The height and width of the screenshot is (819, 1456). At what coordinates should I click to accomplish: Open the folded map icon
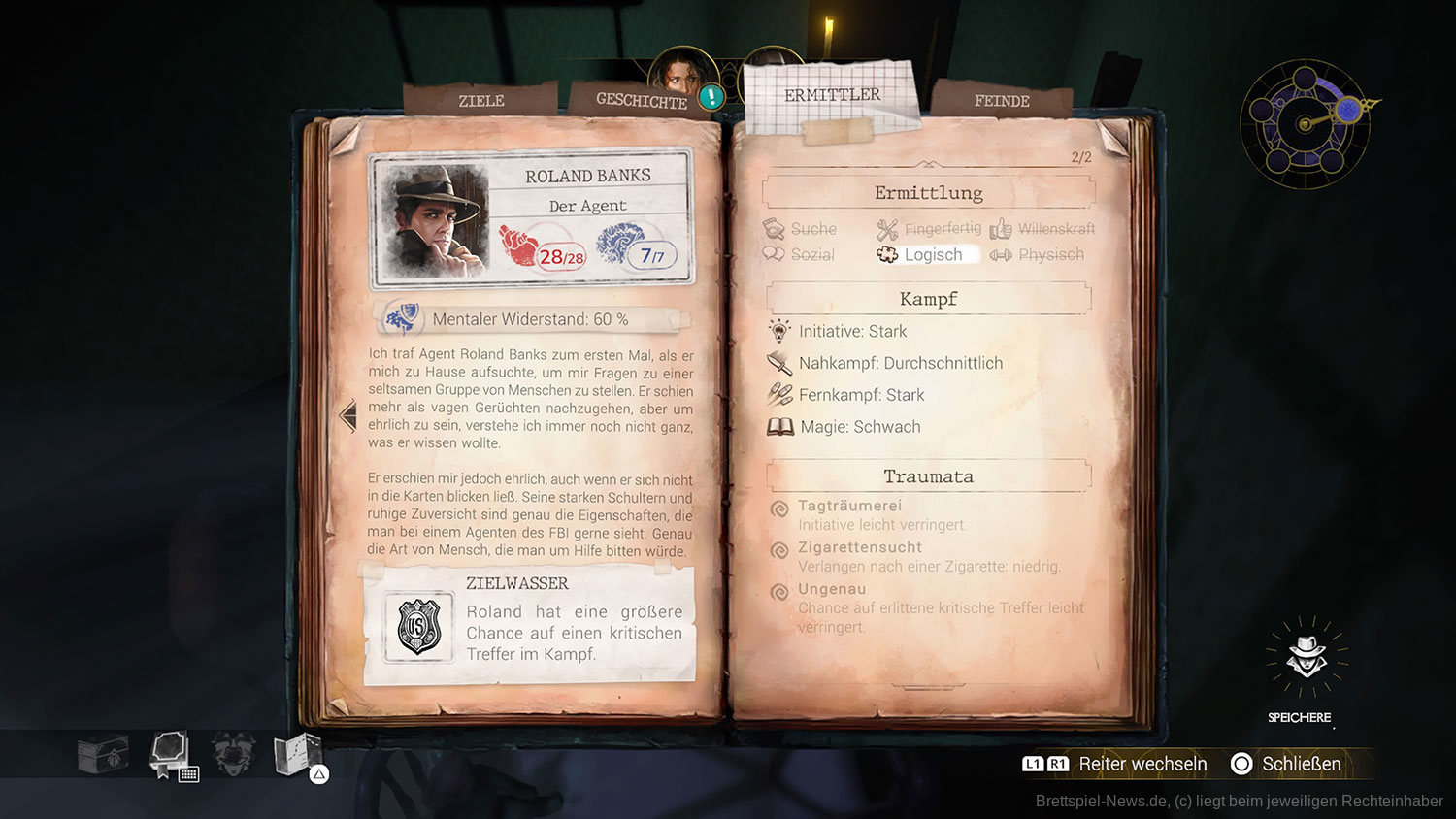click(297, 753)
